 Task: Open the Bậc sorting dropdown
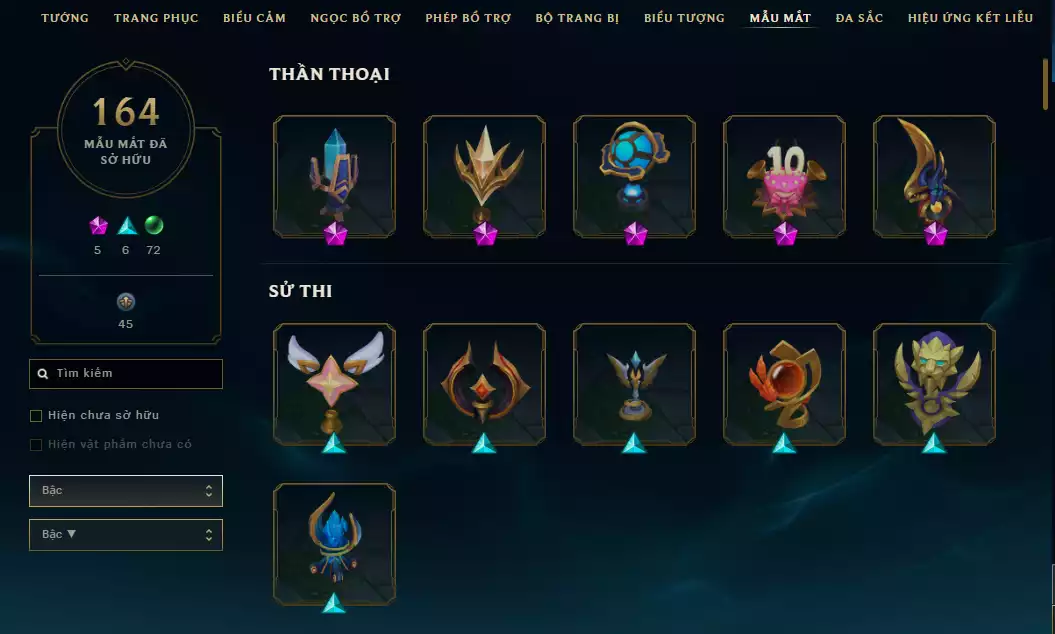pos(126,491)
